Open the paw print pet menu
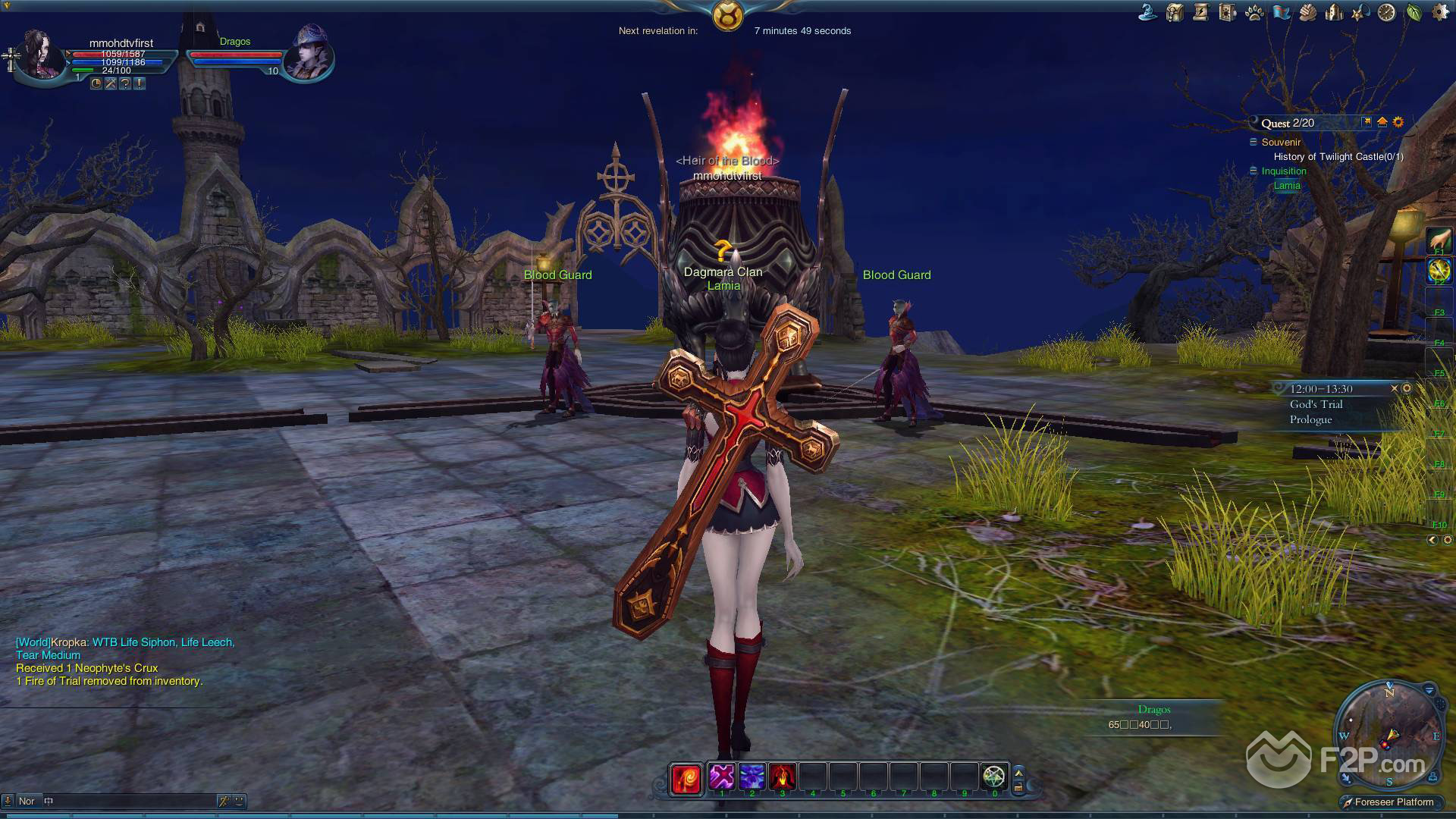This screenshot has width=1456, height=819. pyautogui.click(x=1254, y=12)
